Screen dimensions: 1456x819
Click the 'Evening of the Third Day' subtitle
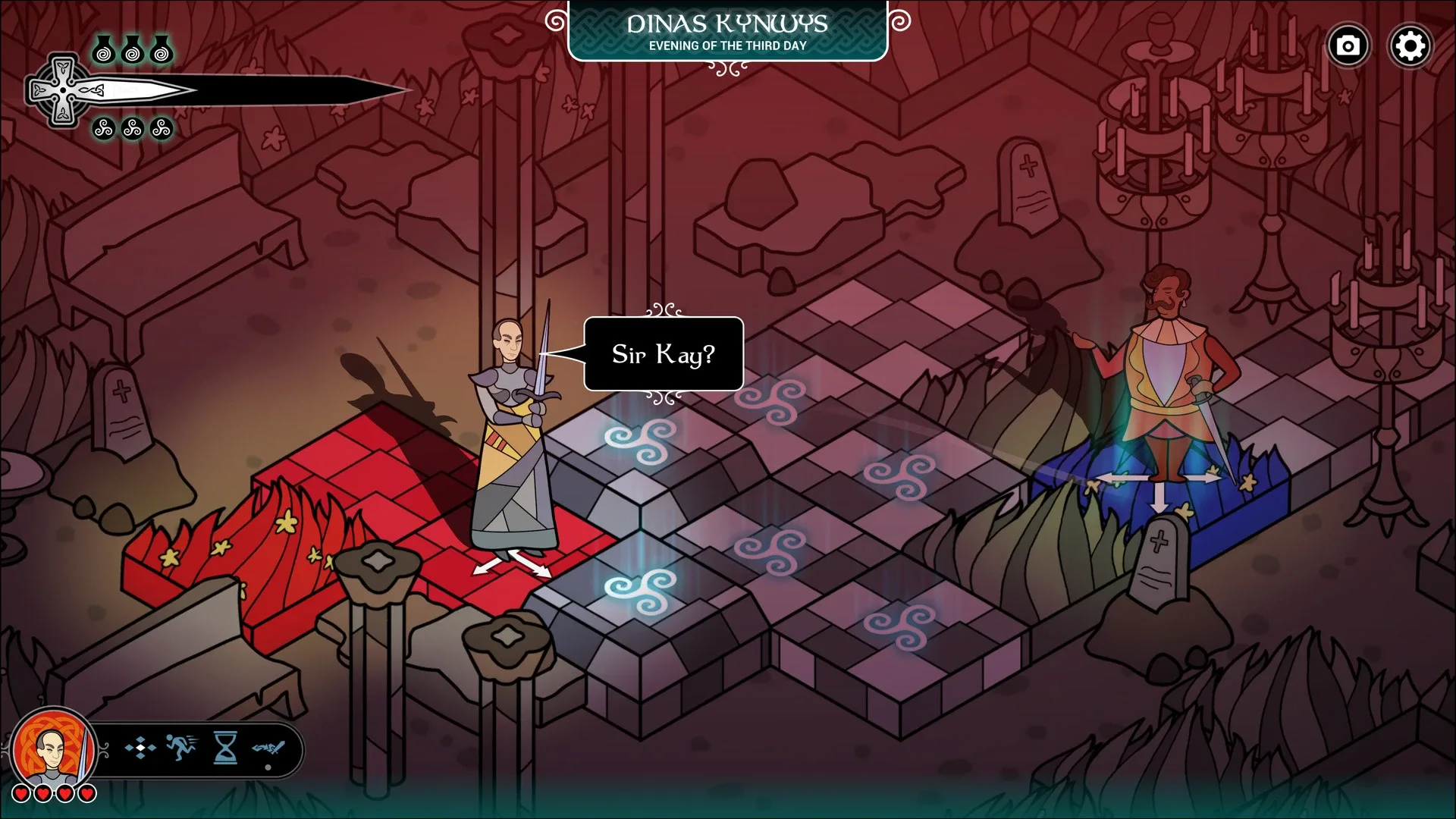coord(727,46)
